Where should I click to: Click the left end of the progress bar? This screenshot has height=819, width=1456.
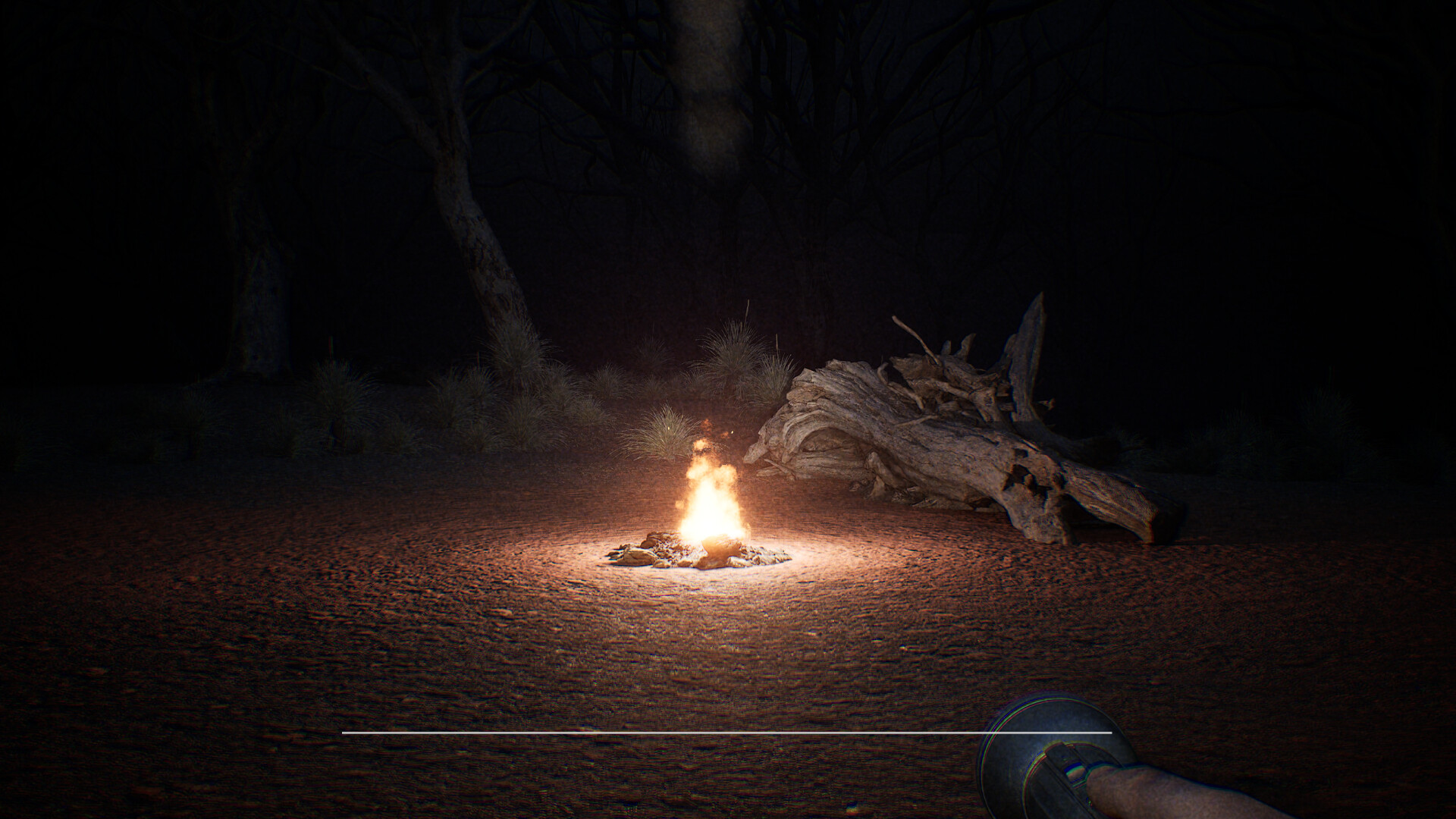point(345,733)
